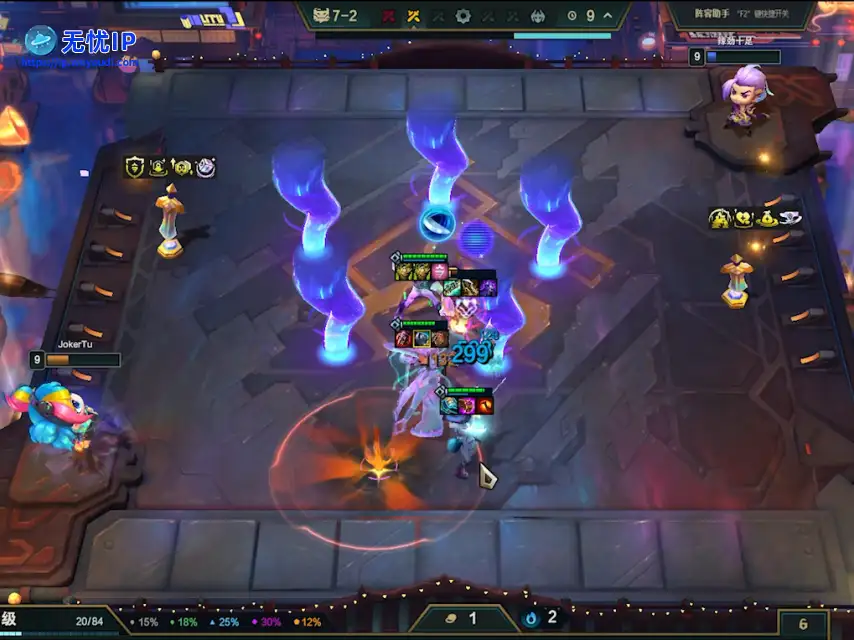Click the last right-side augment icon
This screenshot has width=854, height=640.
[790, 217]
